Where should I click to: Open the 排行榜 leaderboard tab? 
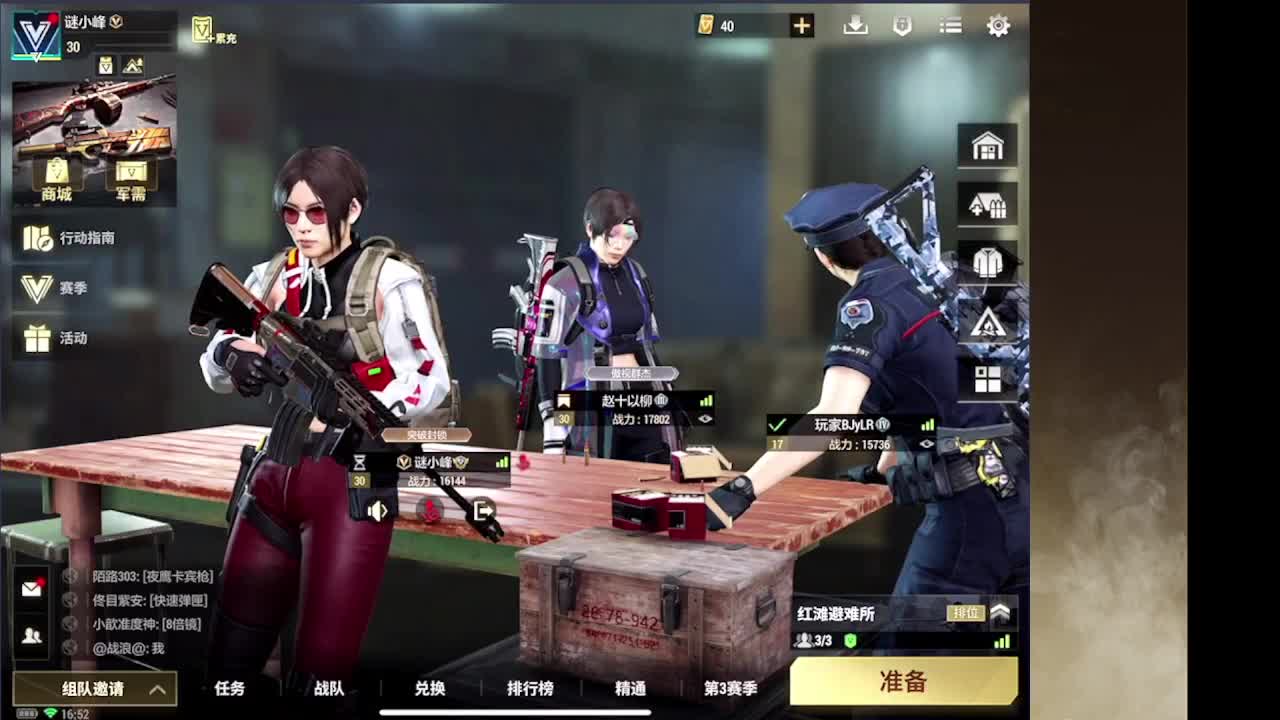coord(530,688)
